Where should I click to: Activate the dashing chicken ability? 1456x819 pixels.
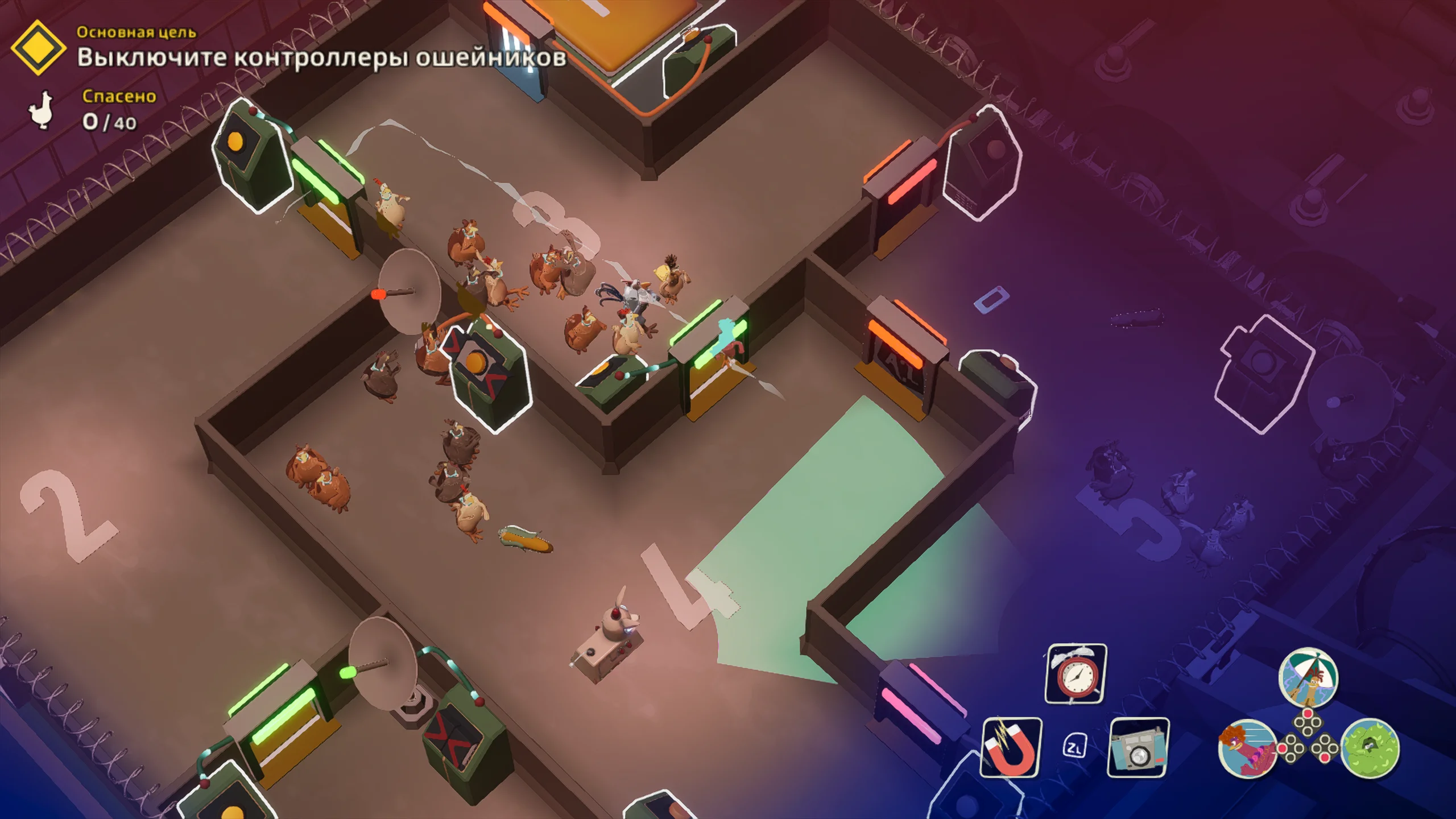pyautogui.click(x=1247, y=747)
